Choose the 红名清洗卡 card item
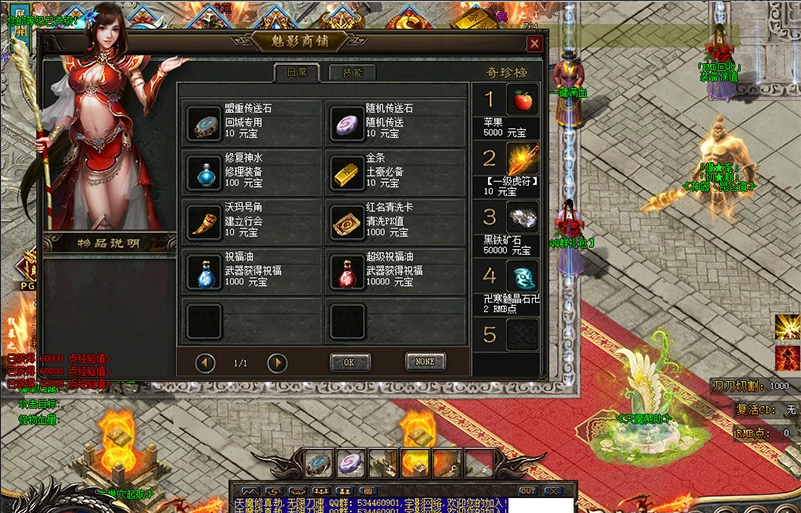801x513 pixels. pos(346,221)
